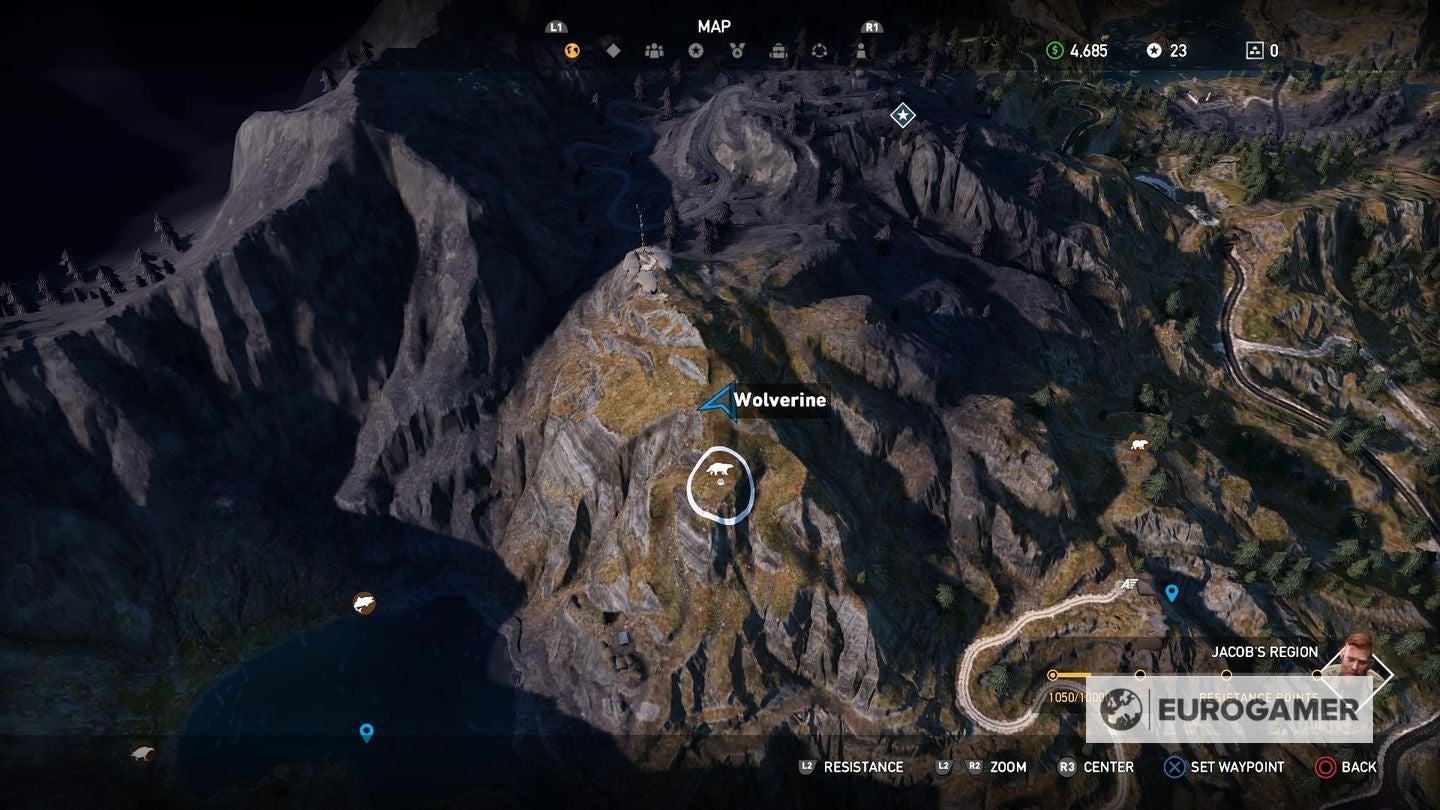Switch to the medal tab
This screenshot has height=810, width=1440.
pyautogui.click(x=737, y=51)
